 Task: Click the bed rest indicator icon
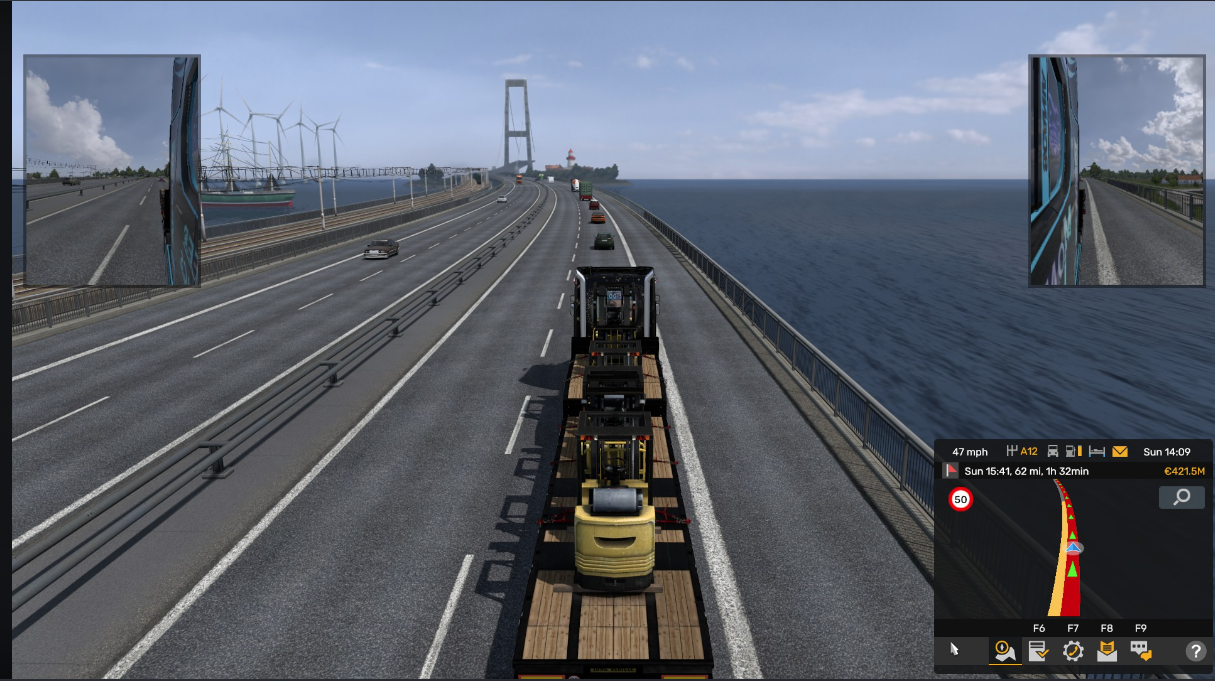click(x=1097, y=452)
